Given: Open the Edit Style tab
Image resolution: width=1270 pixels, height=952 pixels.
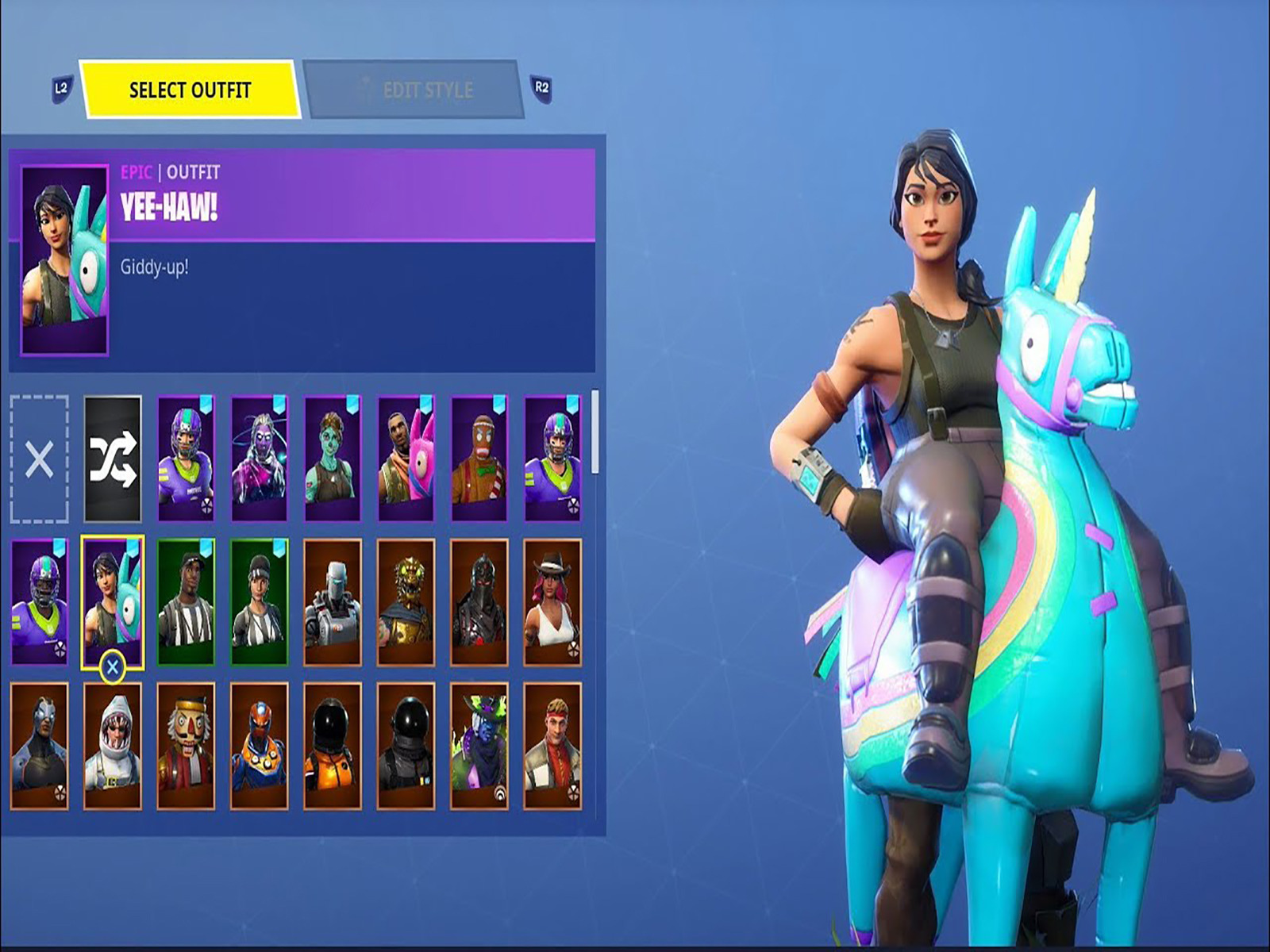Looking at the screenshot, I should (x=414, y=90).
